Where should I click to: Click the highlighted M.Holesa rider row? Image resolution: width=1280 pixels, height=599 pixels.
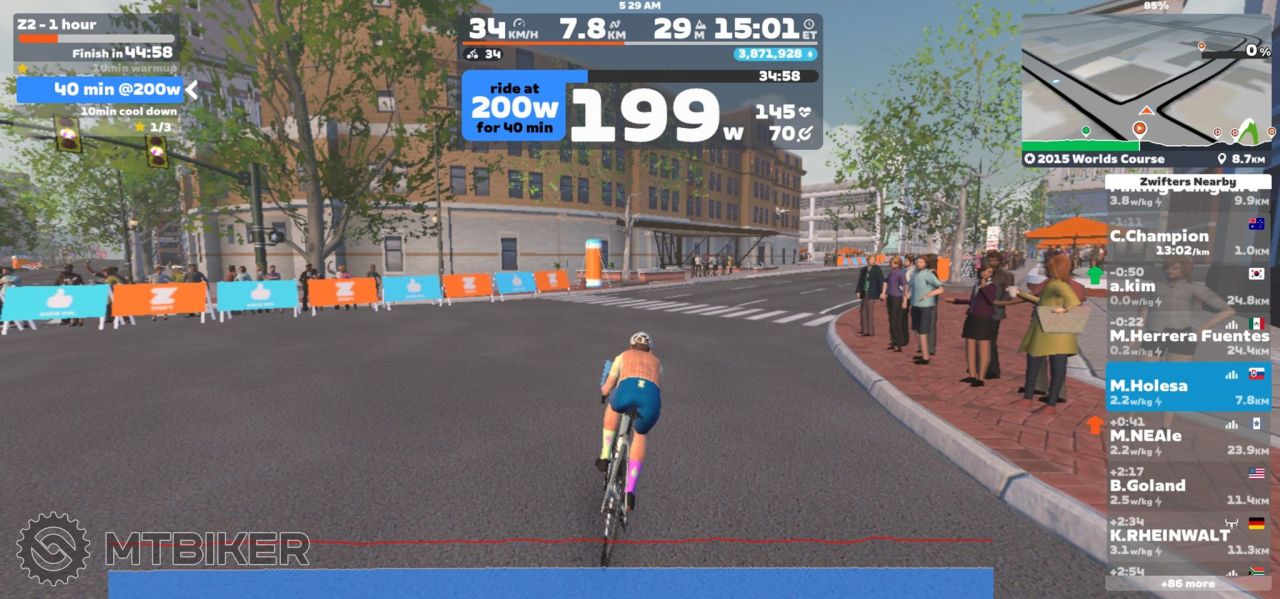[1187, 386]
